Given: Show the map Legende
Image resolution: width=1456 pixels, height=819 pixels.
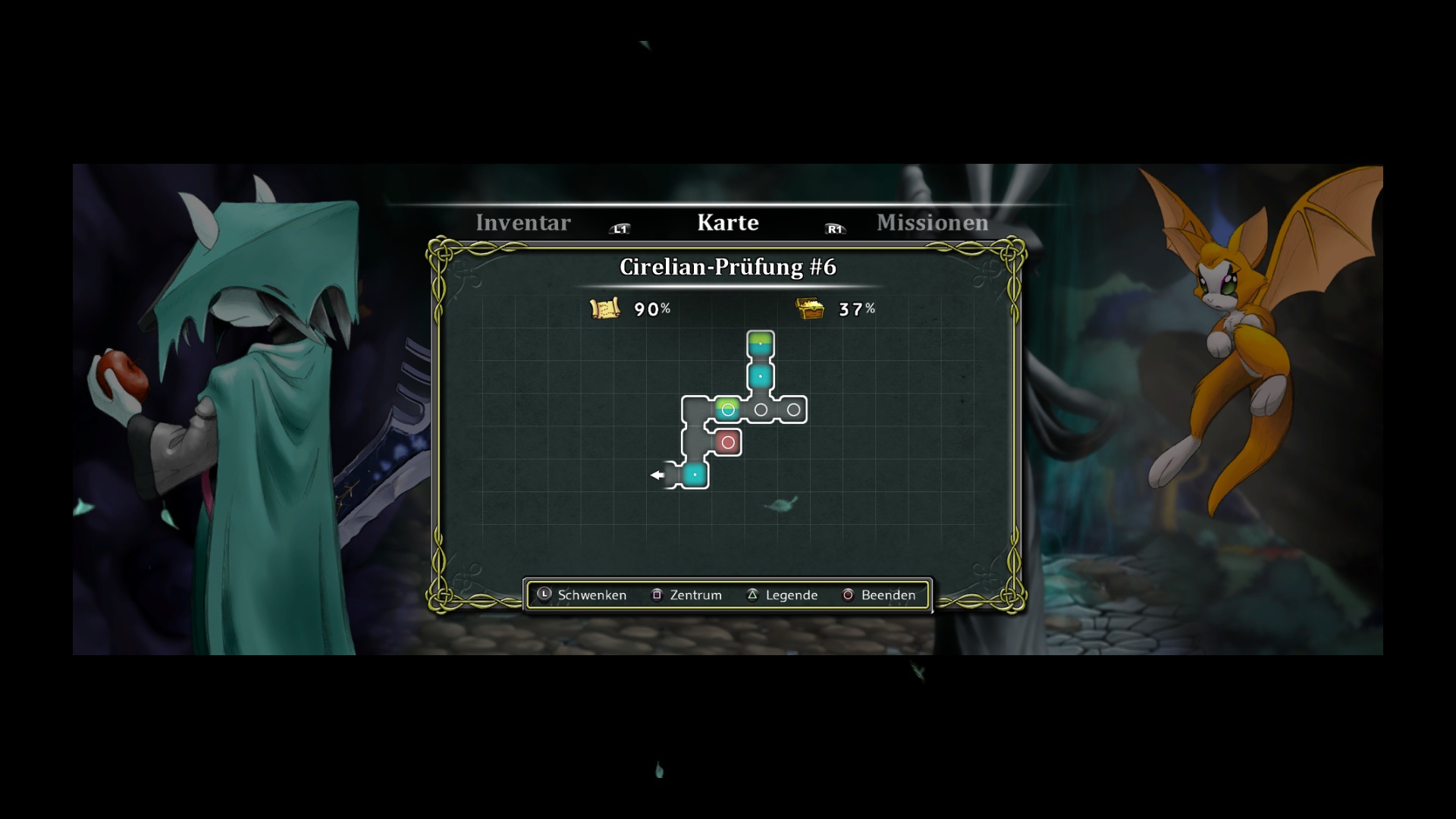Looking at the screenshot, I should point(783,595).
